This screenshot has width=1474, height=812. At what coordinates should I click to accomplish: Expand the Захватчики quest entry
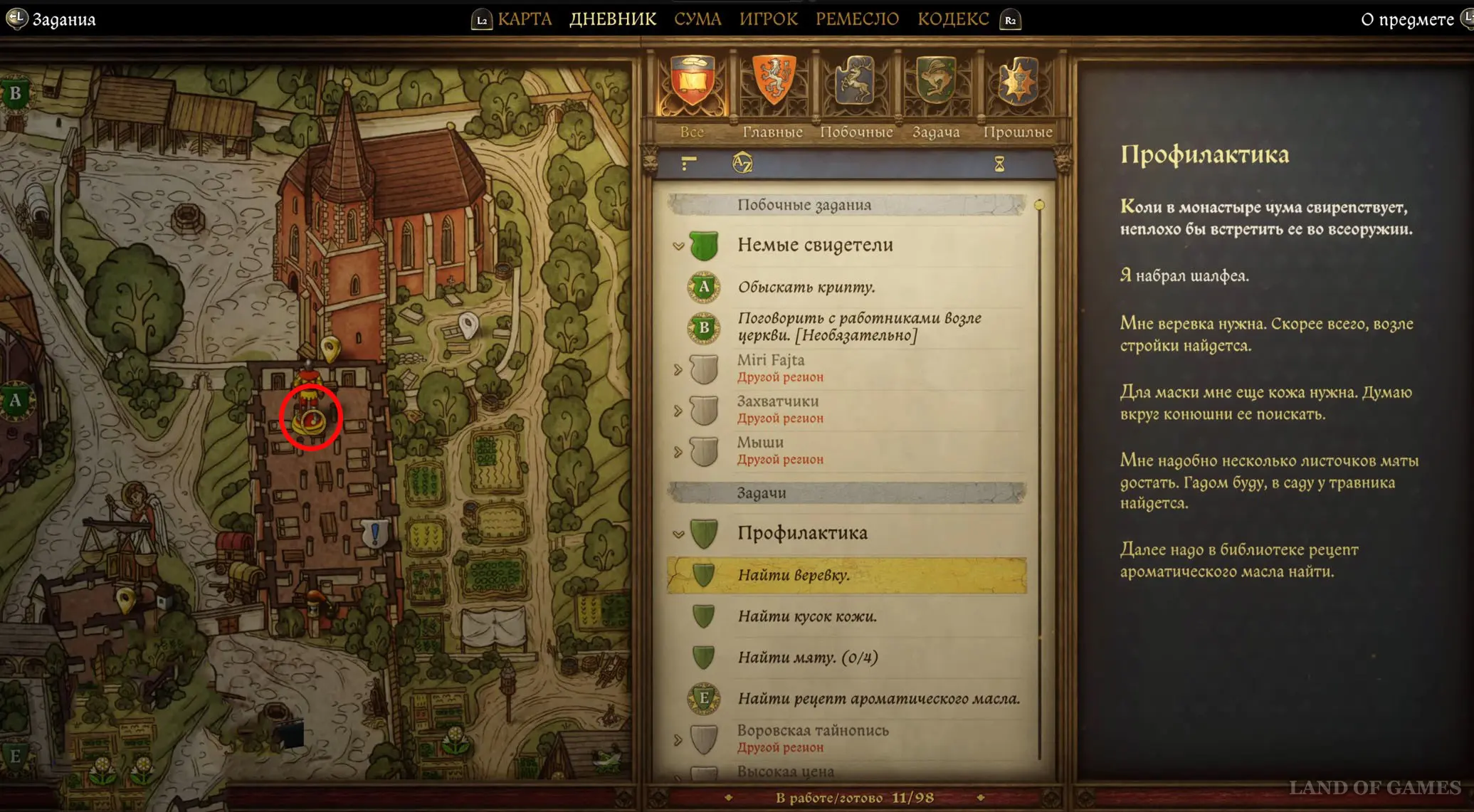point(678,411)
